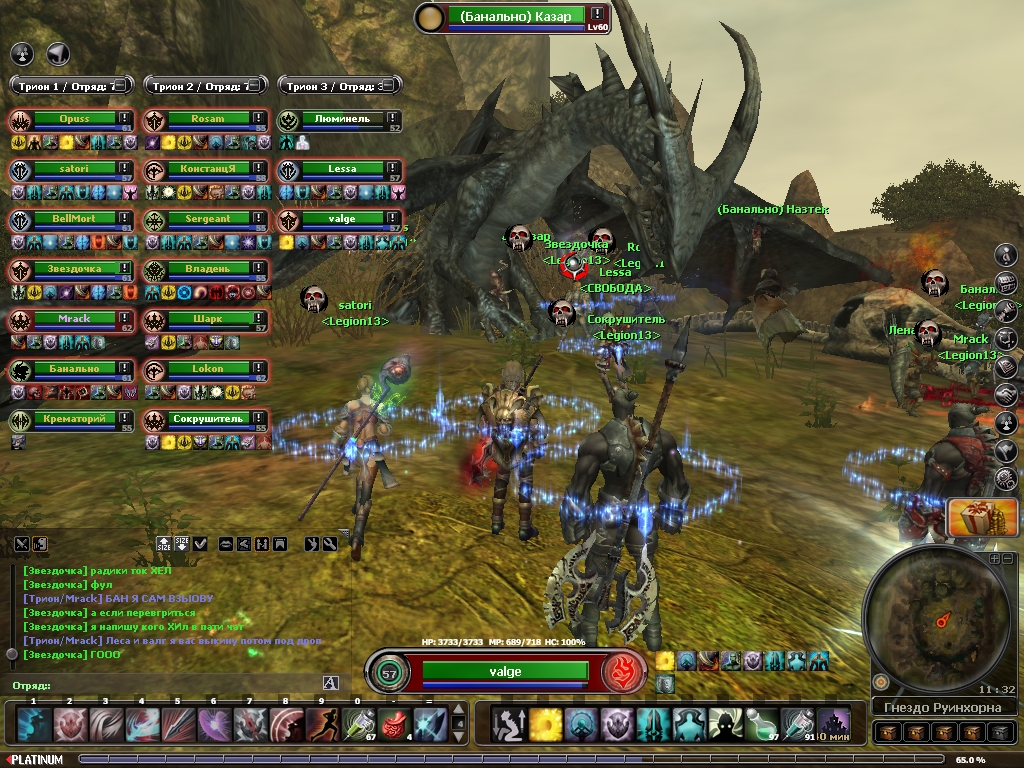This screenshot has height=768, width=1024.
Task: Select raid member Rosam's frame
Action: tap(208, 119)
